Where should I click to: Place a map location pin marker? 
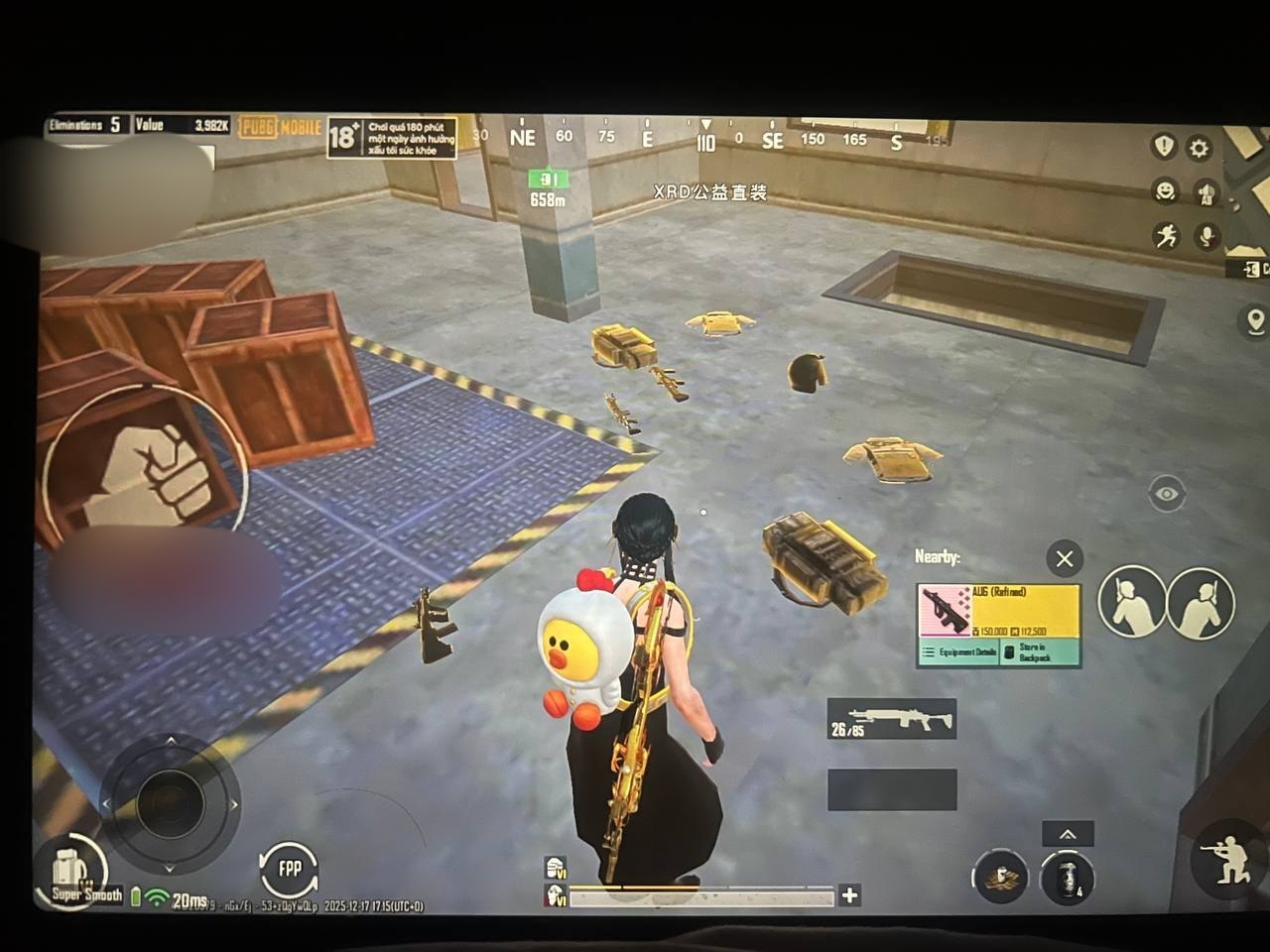tap(1253, 321)
